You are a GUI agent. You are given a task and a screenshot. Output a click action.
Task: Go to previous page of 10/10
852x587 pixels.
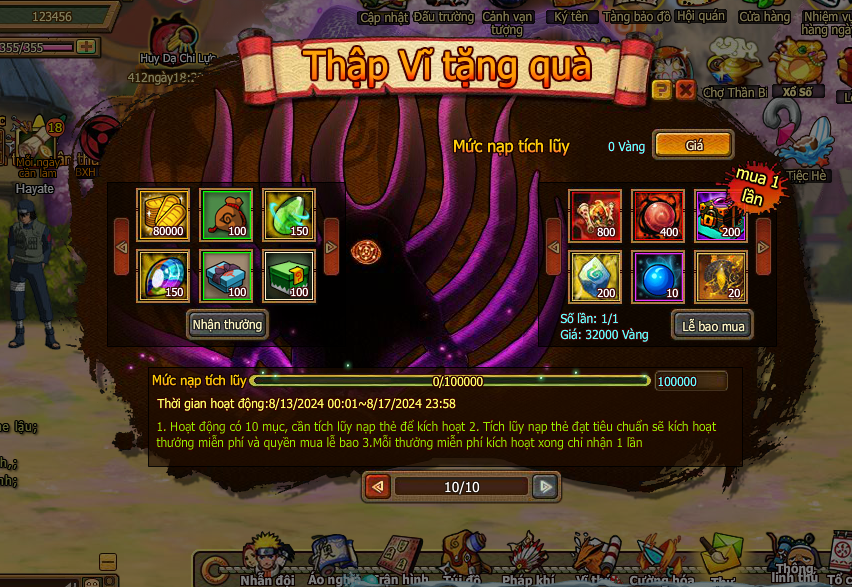[x=378, y=487]
